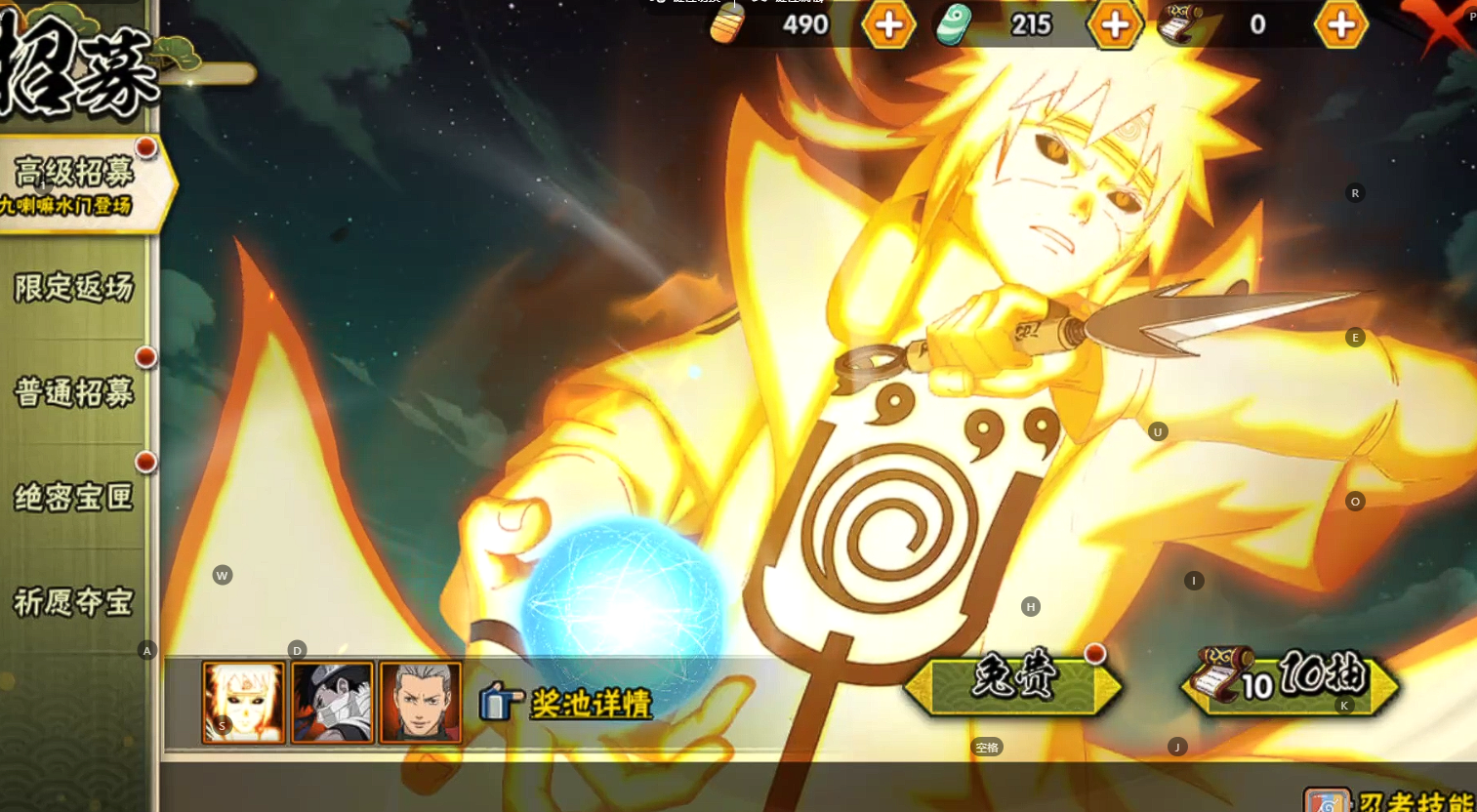1477x812 pixels.
Task: View the grey-haired ninja portrait
Action: (x=420, y=703)
